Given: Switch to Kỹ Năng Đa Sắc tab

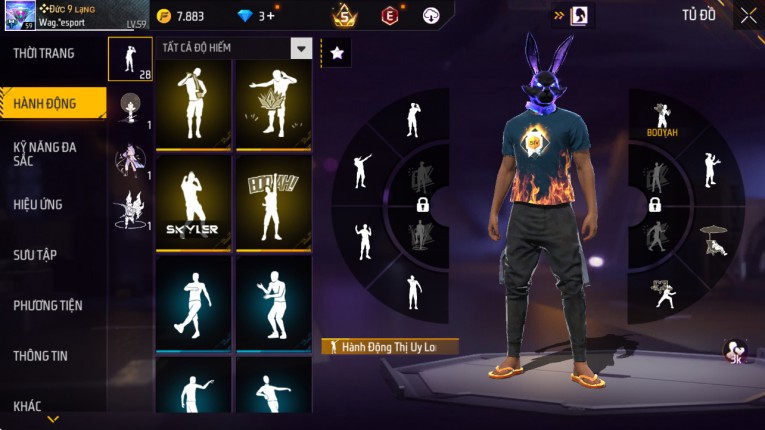Looking at the screenshot, I should coord(44,153).
